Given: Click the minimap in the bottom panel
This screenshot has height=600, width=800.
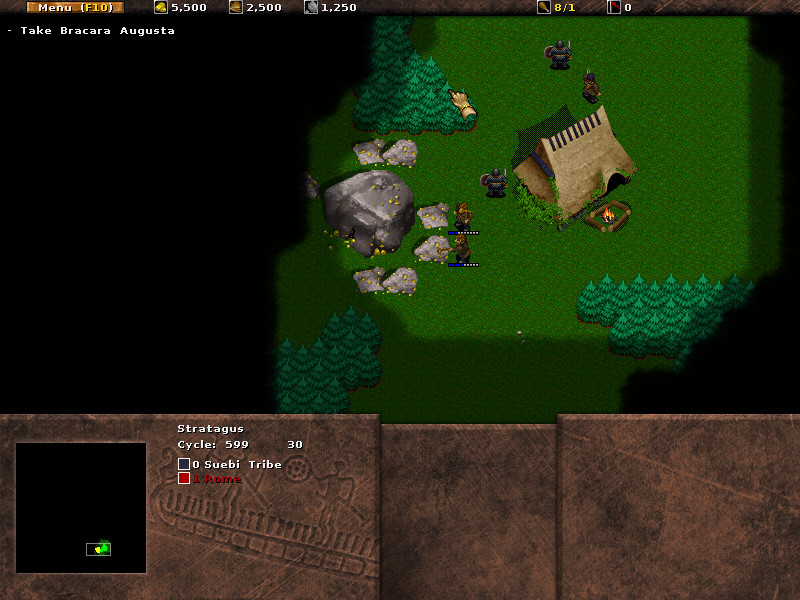Looking at the screenshot, I should point(81,508).
